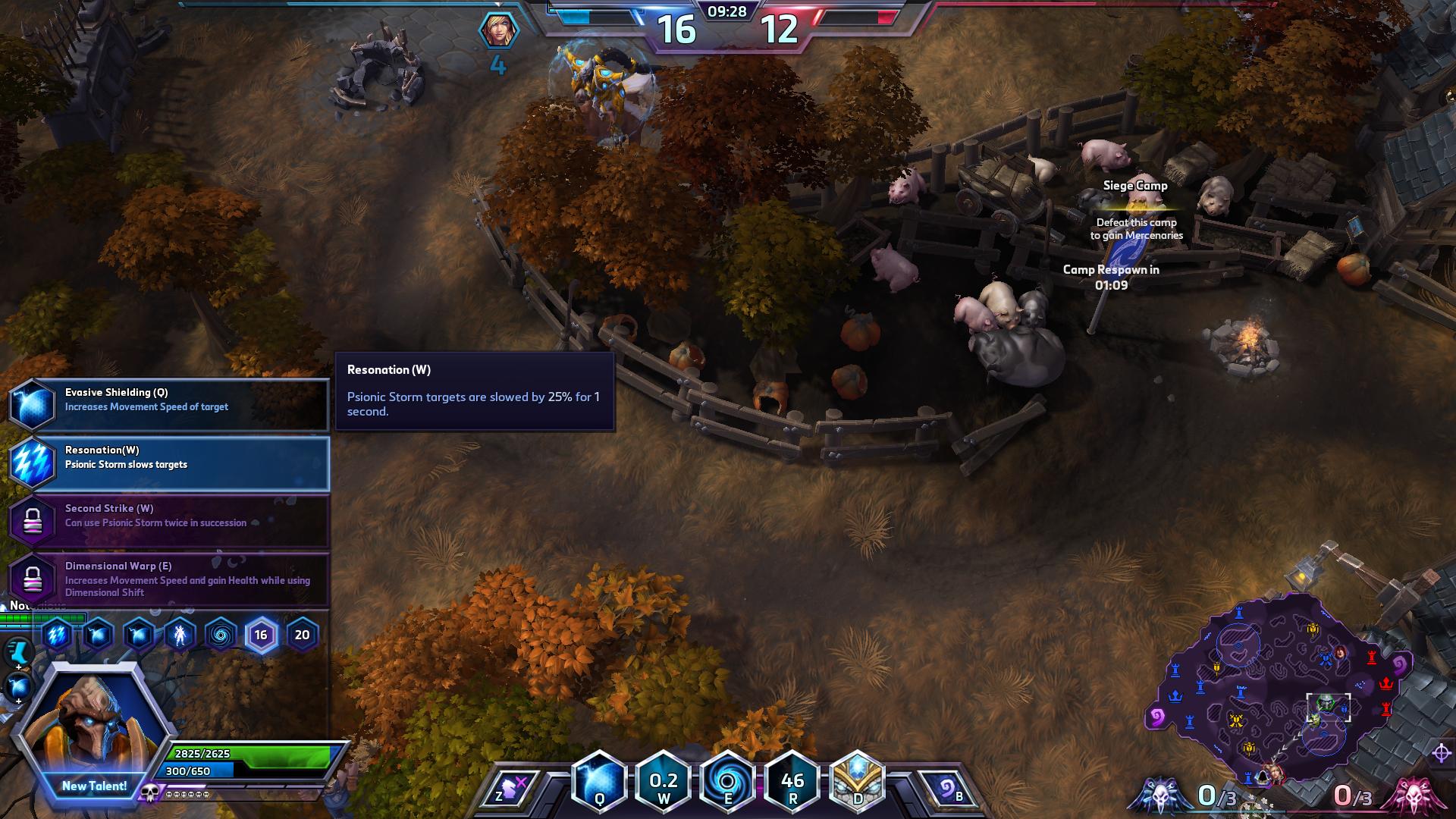Image resolution: width=1456 pixels, height=819 pixels.
Task: Open the level 16 talent tier
Action: 261,635
